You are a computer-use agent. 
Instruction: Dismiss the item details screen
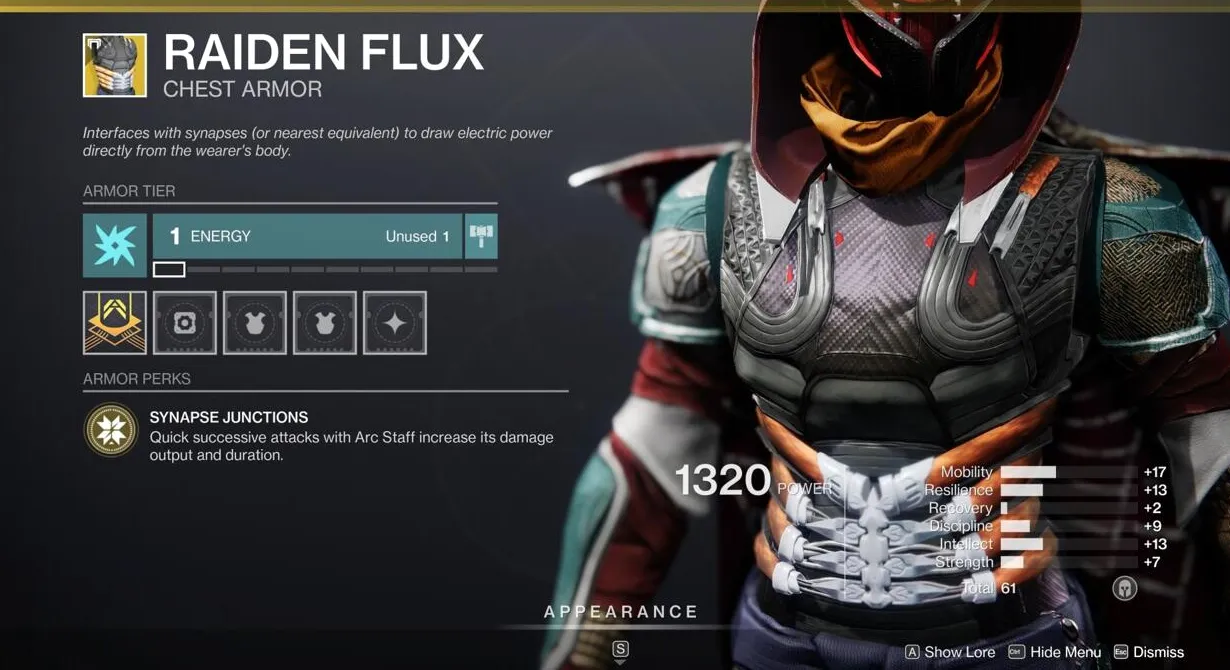tap(1149, 652)
